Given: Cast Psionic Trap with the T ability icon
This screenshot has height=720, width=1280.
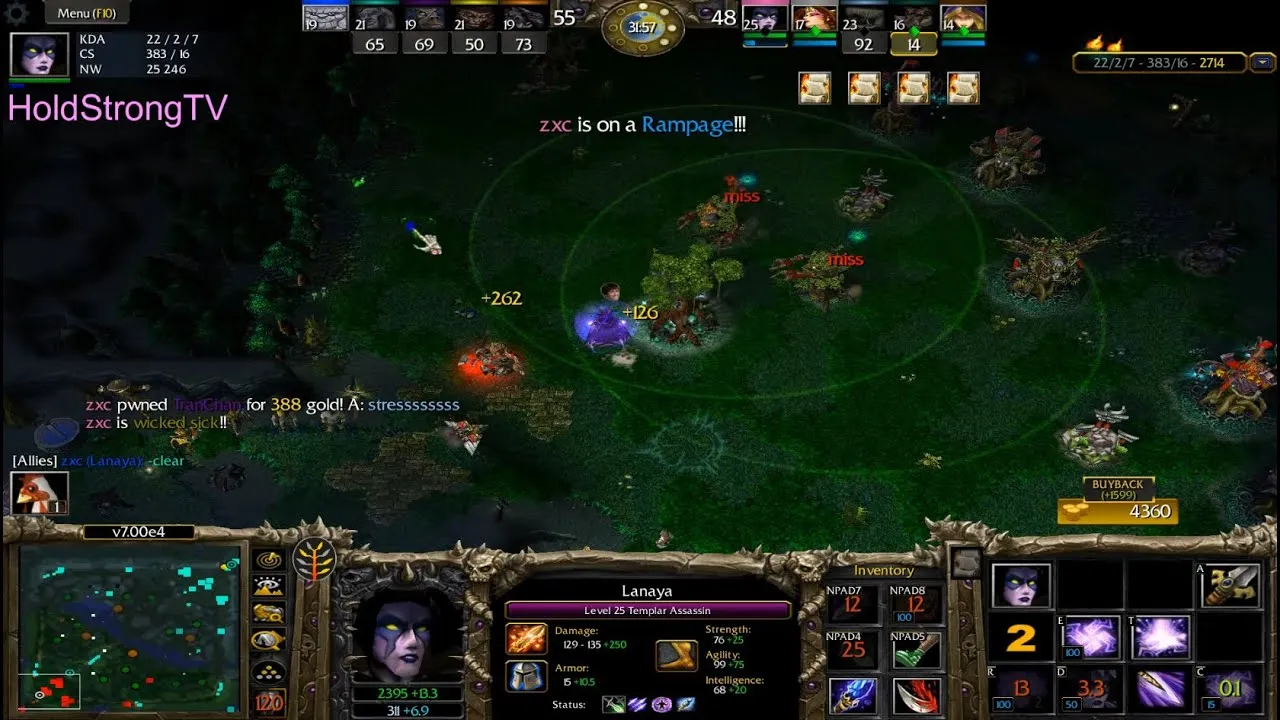Looking at the screenshot, I should [1162, 637].
